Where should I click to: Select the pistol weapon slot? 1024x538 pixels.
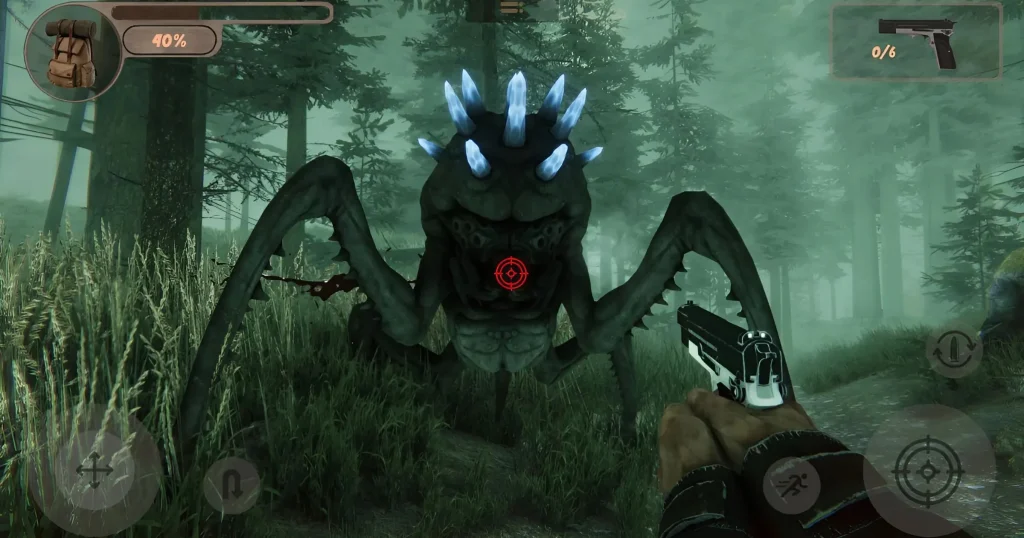coord(915,40)
